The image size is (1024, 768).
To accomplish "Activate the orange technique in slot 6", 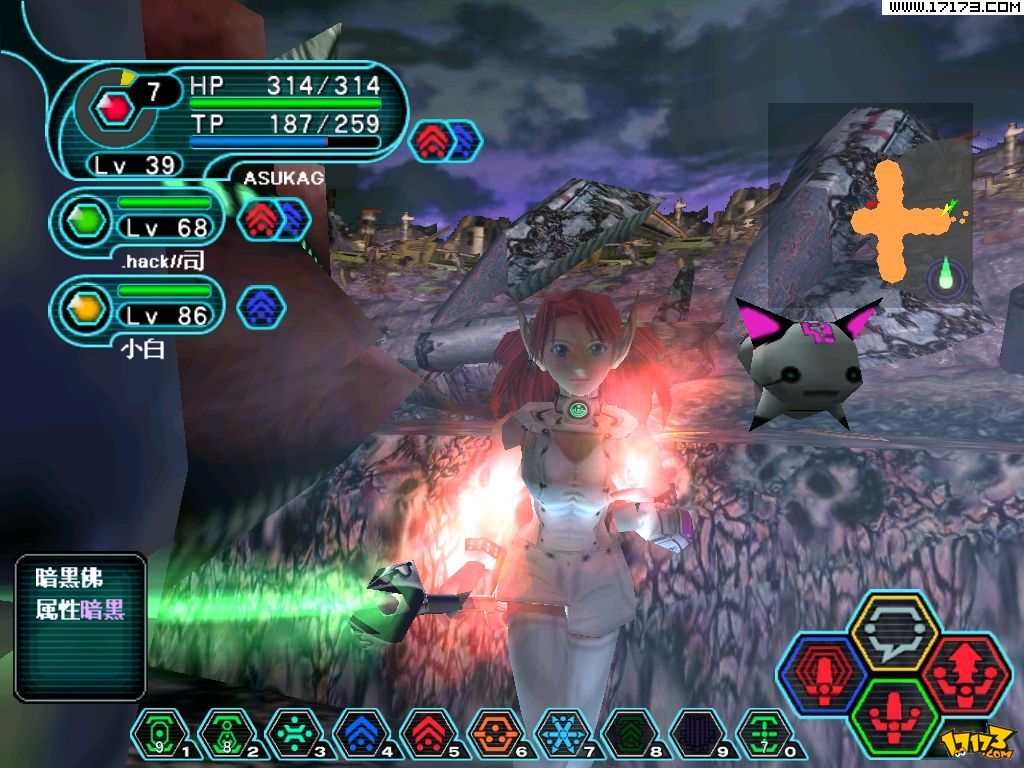I will point(495,735).
